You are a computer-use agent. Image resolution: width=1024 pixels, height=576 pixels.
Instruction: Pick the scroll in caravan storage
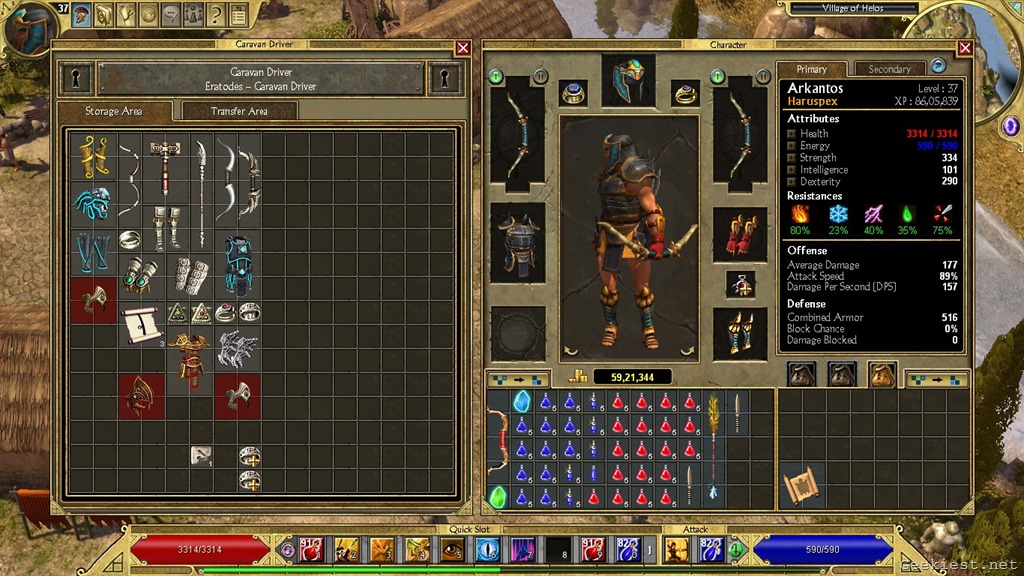(x=142, y=324)
